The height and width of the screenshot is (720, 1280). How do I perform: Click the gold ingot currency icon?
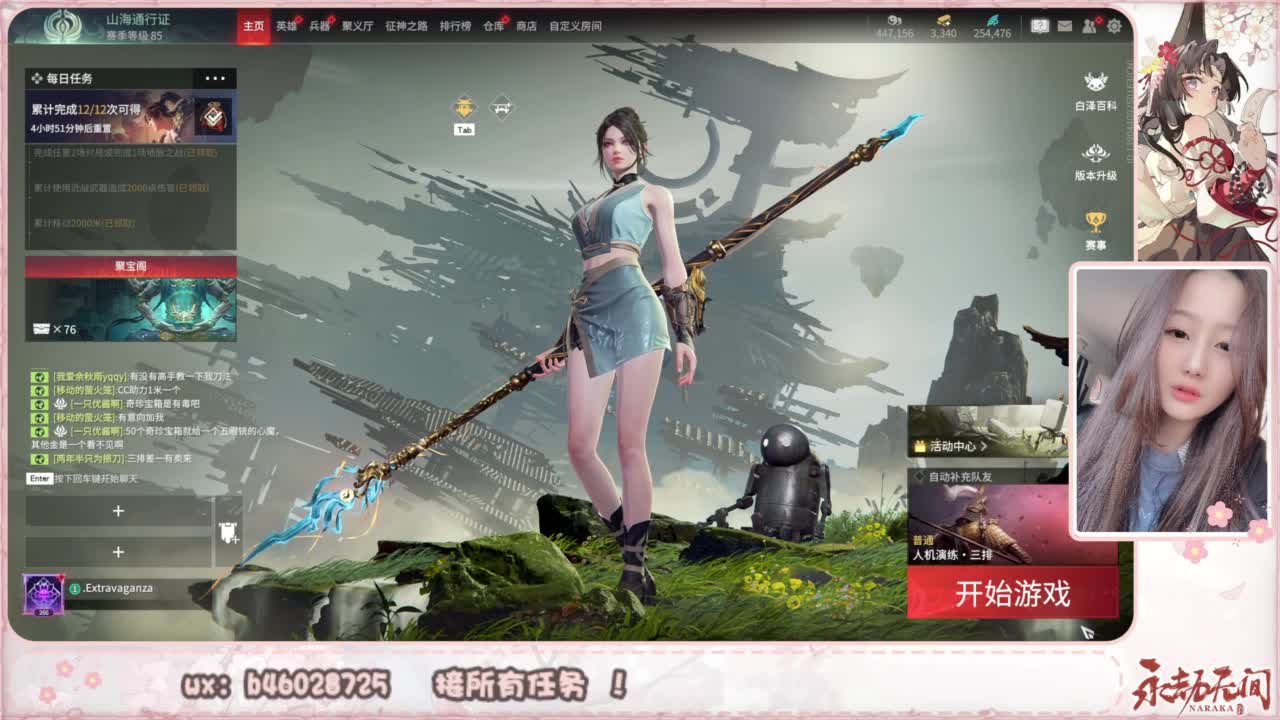(x=945, y=20)
